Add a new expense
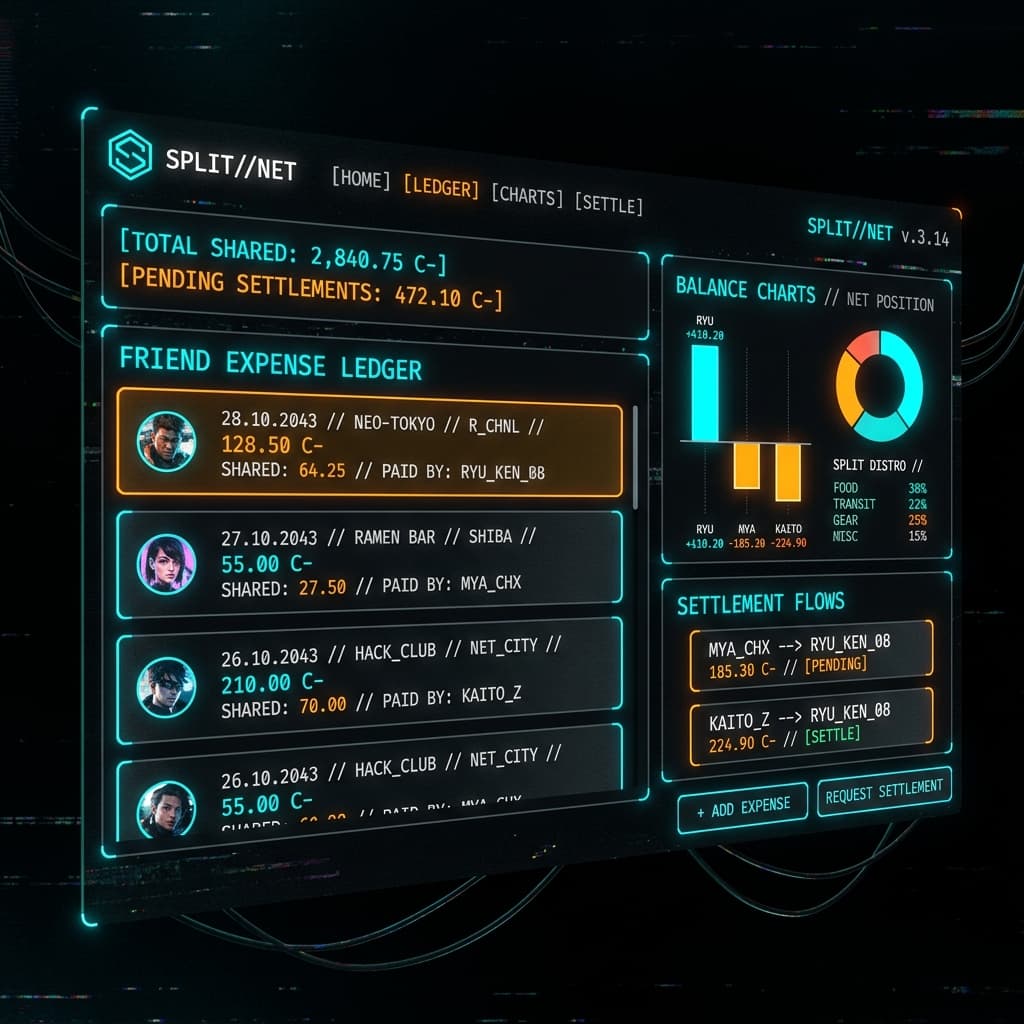The height and width of the screenshot is (1024, 1024). pyautogui.click(x=742, y=807)
